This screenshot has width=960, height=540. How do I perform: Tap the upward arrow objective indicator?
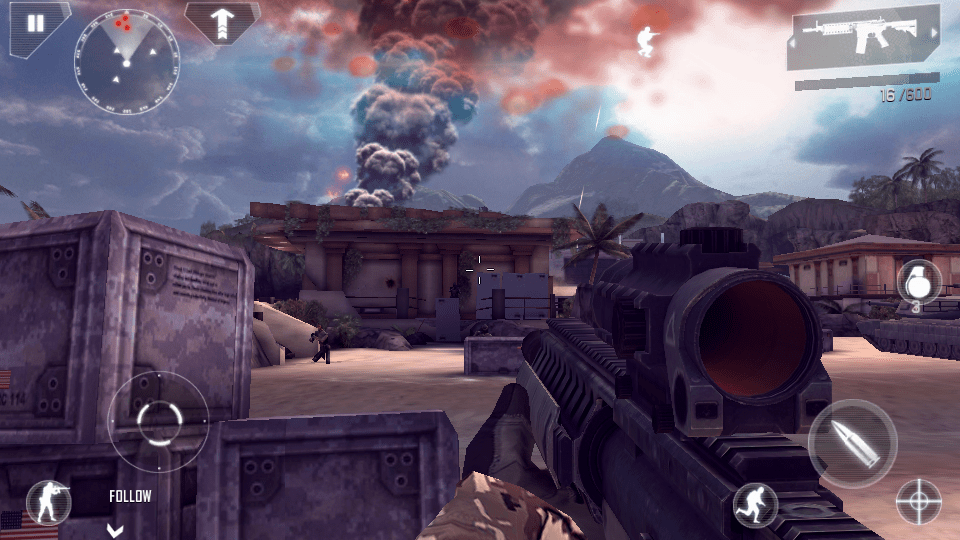click(222, 21)
